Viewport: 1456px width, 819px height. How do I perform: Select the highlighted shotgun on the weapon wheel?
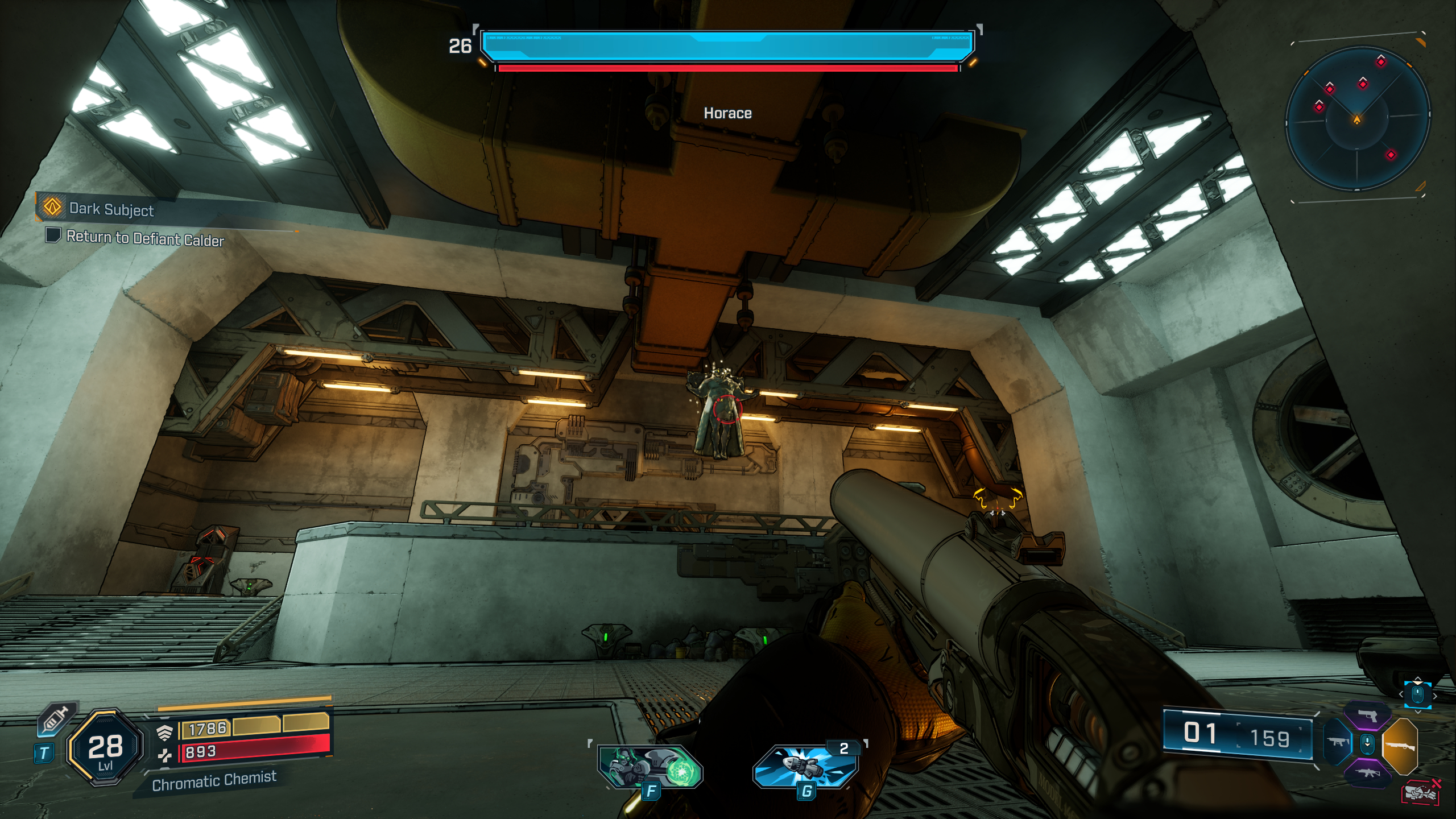[x=1401, y=747]
